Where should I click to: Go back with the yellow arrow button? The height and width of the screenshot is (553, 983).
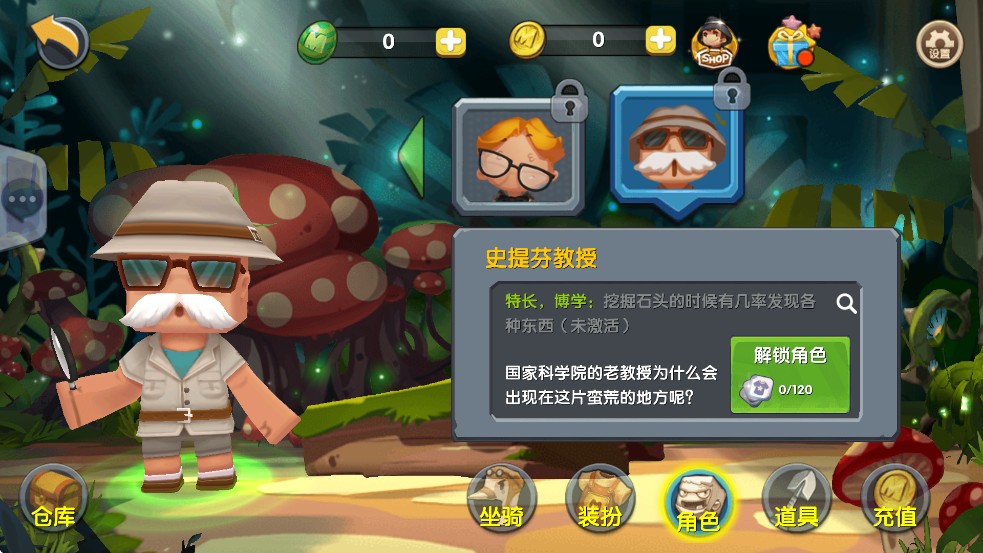point(60,42)
